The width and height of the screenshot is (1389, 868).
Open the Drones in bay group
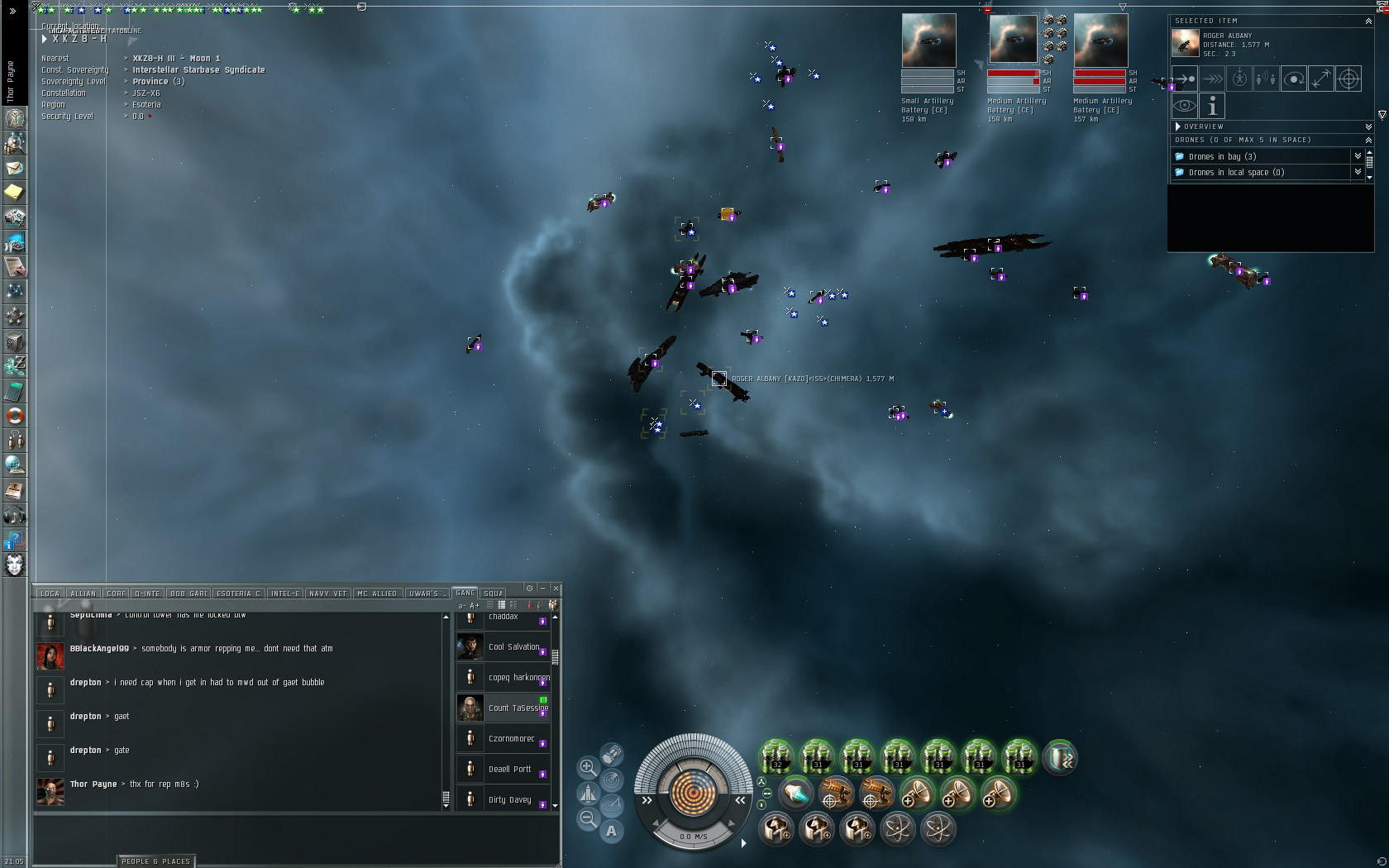1222,156
